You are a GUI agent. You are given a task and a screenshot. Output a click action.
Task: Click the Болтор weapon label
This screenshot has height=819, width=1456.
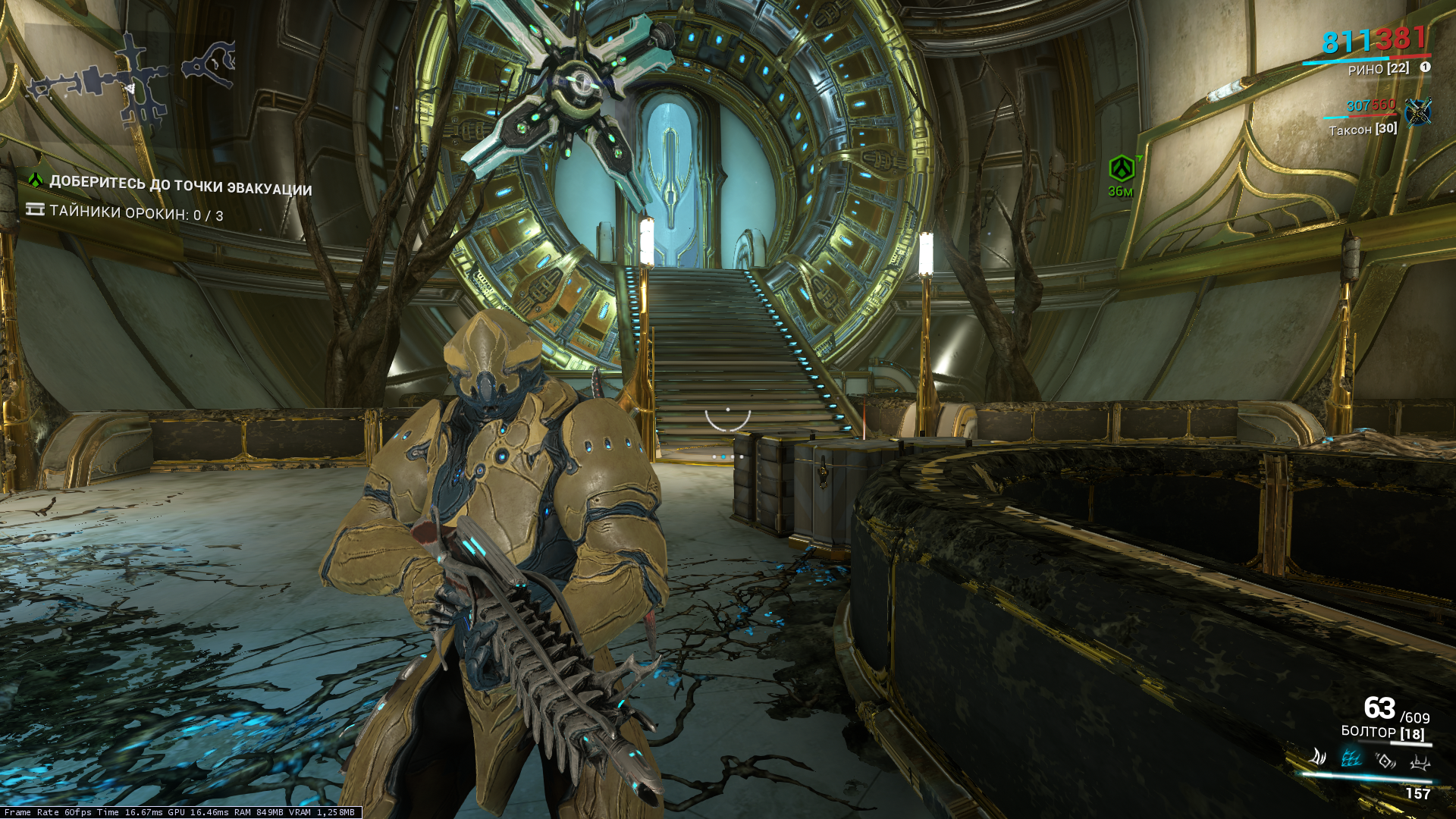tap(1382, 733)
